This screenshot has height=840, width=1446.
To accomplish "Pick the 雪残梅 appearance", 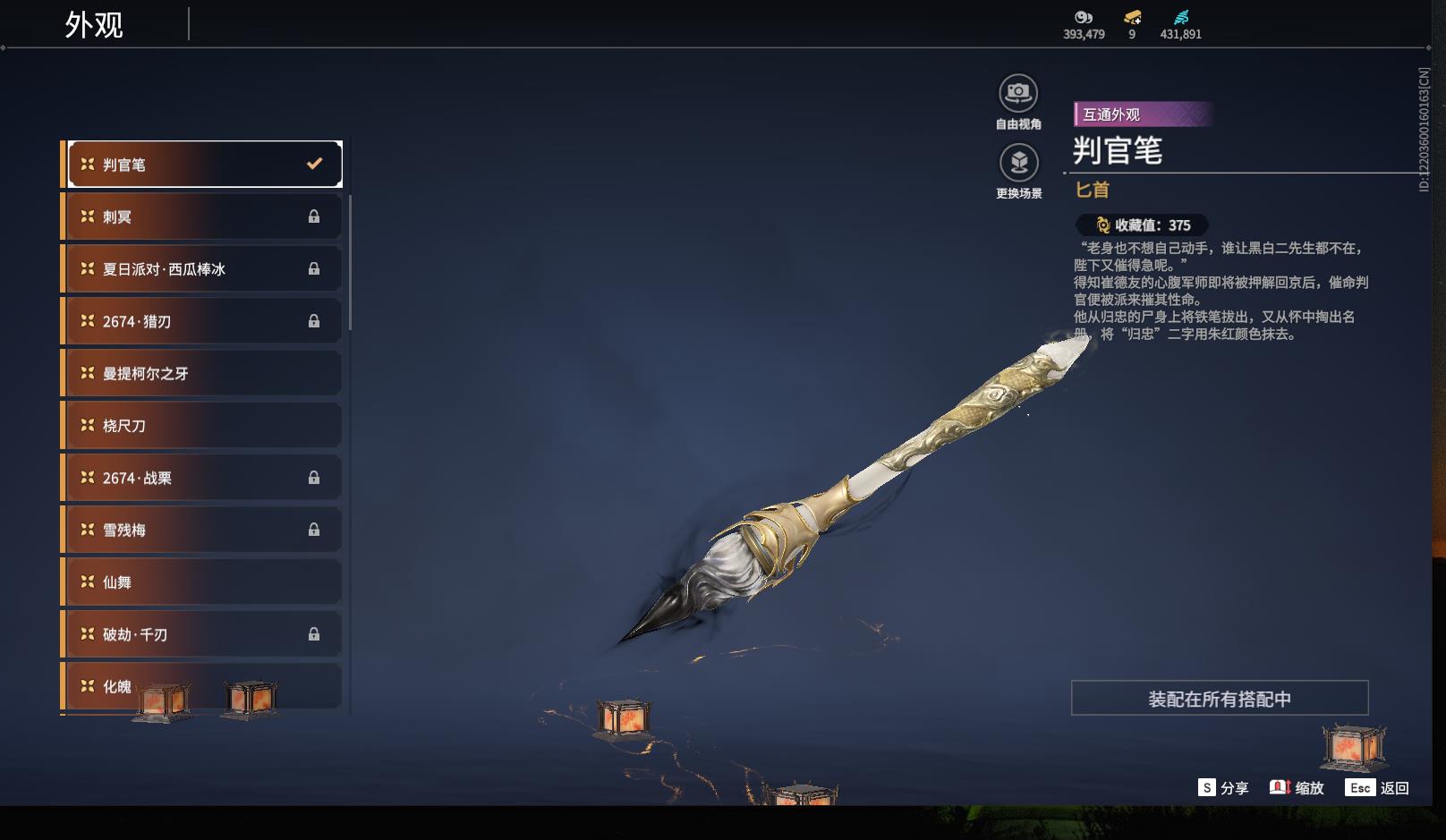I will 204,530.
